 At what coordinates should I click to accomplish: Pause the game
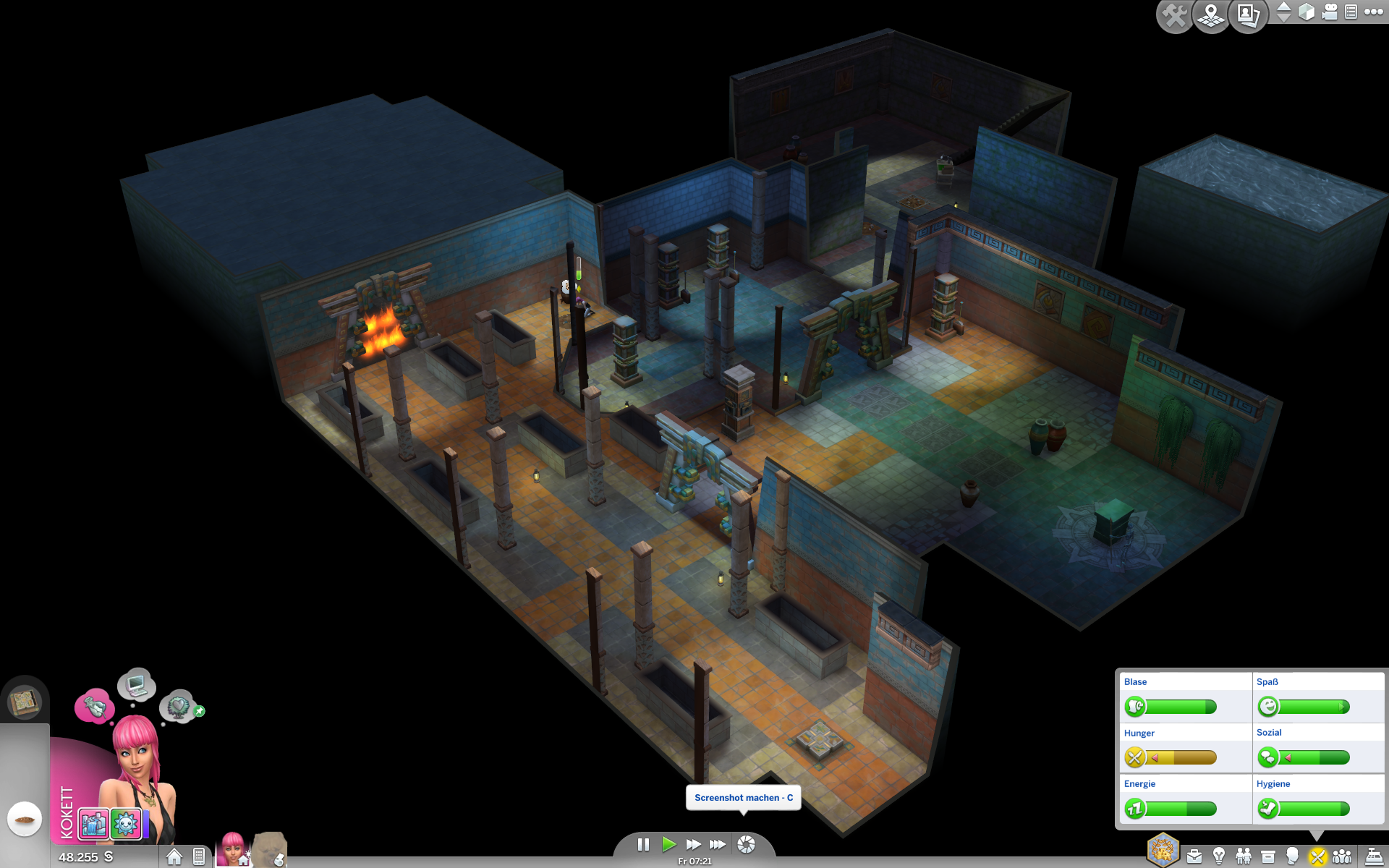[x=643, y=844]
